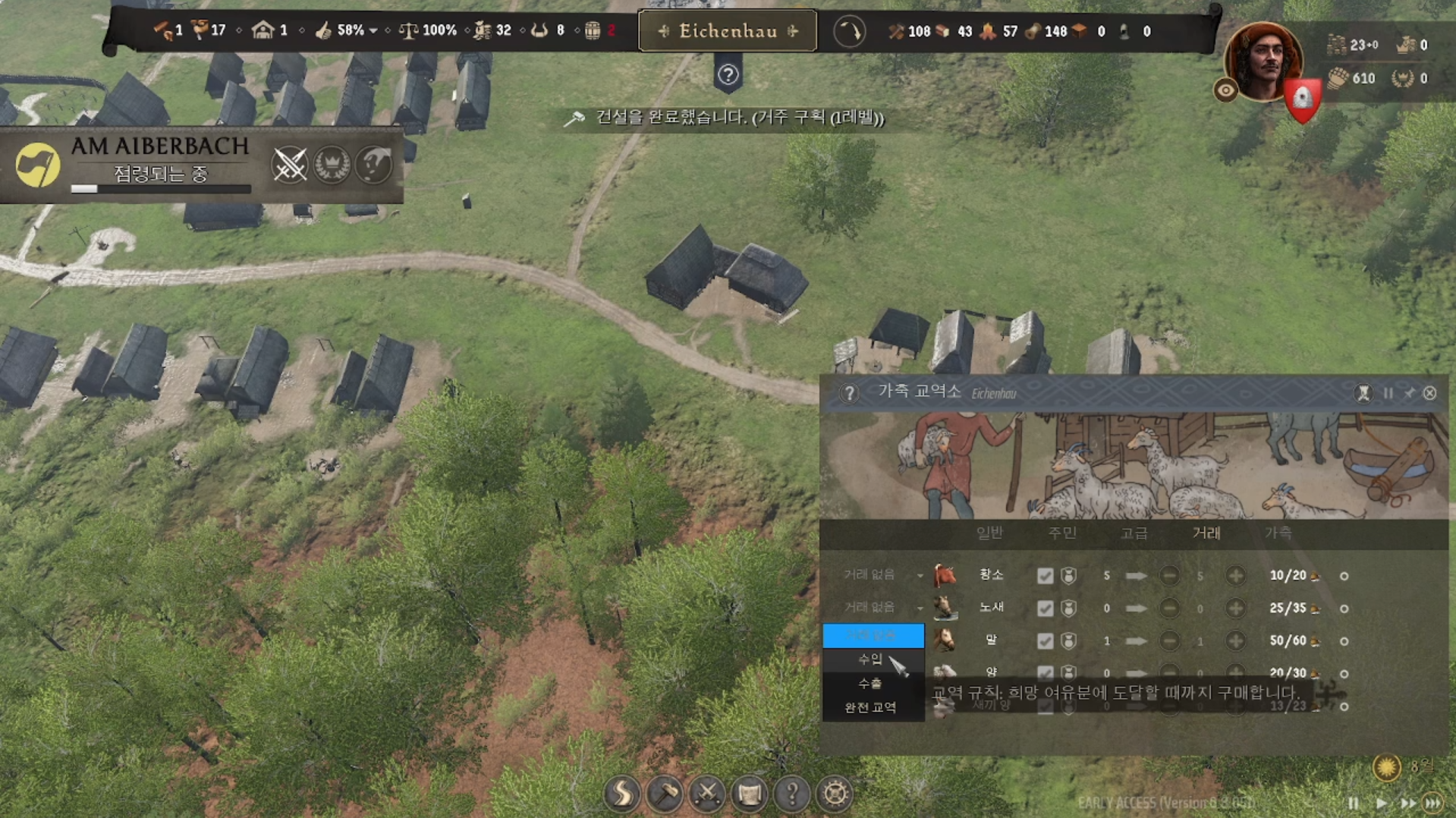
Task: Set game speed to fast forward
Action: point(1408,803)
